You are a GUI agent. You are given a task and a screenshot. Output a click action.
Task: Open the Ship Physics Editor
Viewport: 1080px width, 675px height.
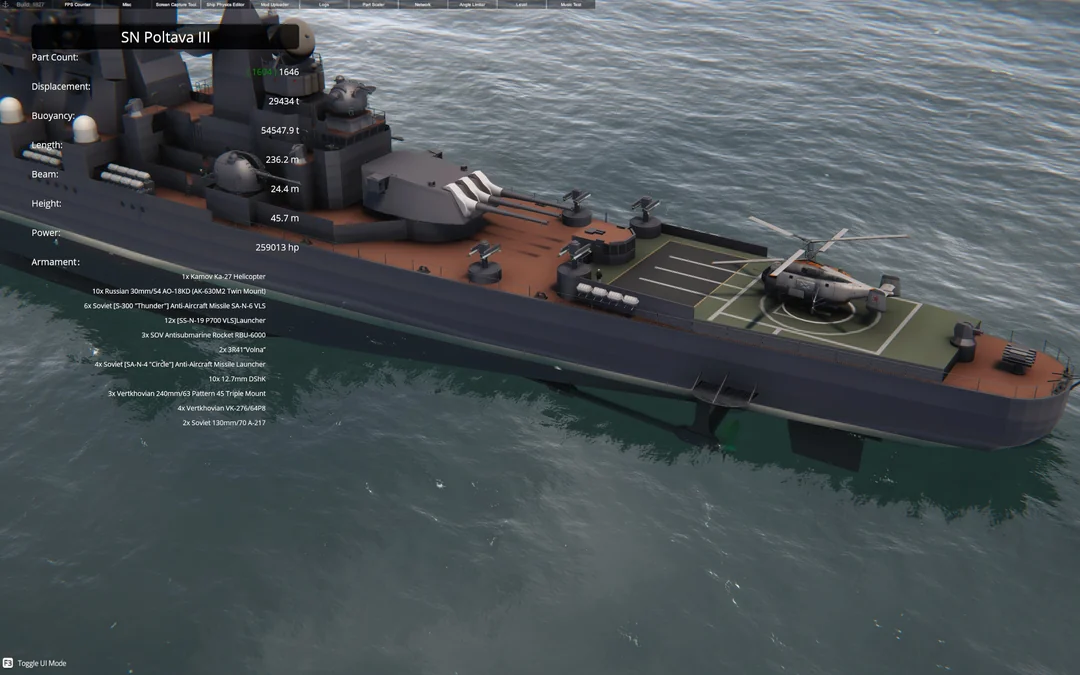coord(225,5)
